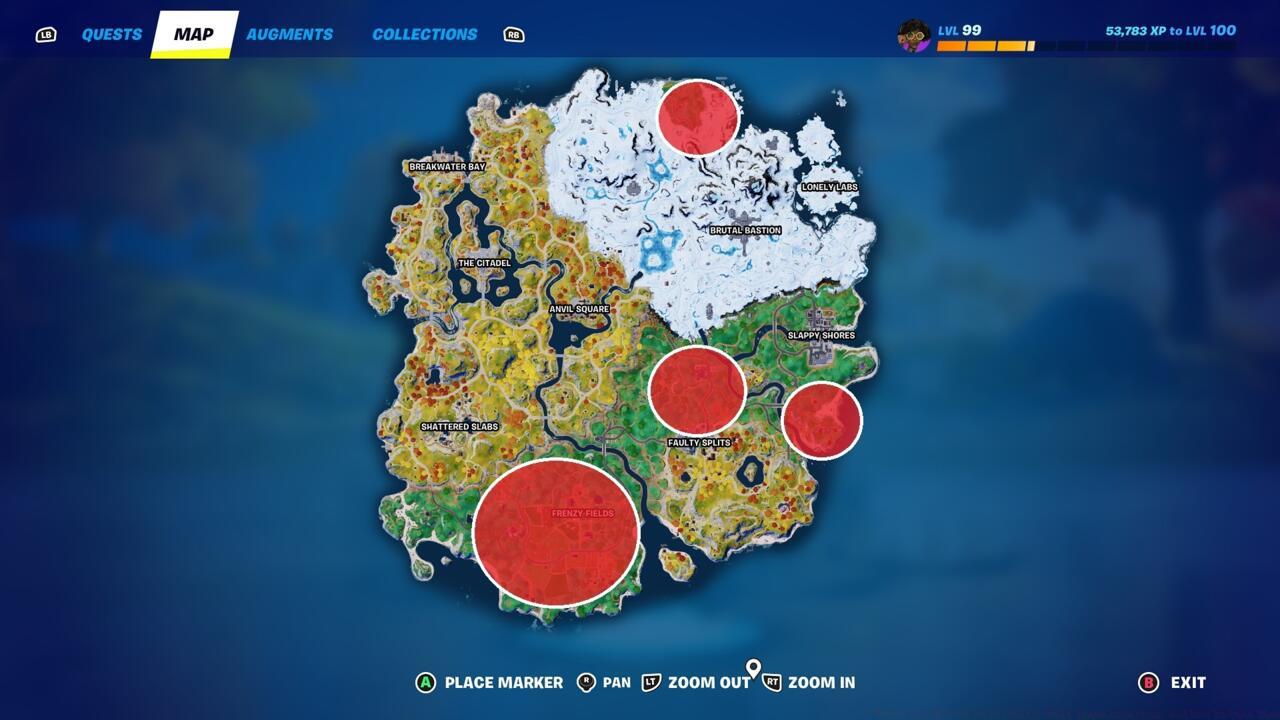The width and height of the screenshot is (1280, 720).
Task: Click the Frenzy Fields red zone
Action: click(x=560, y=530)
